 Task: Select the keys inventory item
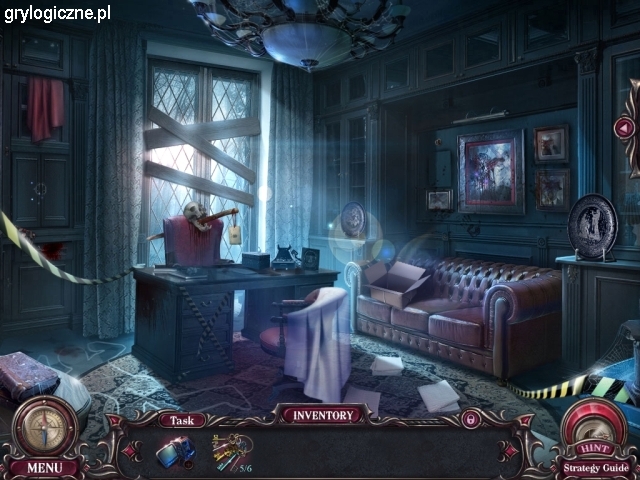click(230, 452)
